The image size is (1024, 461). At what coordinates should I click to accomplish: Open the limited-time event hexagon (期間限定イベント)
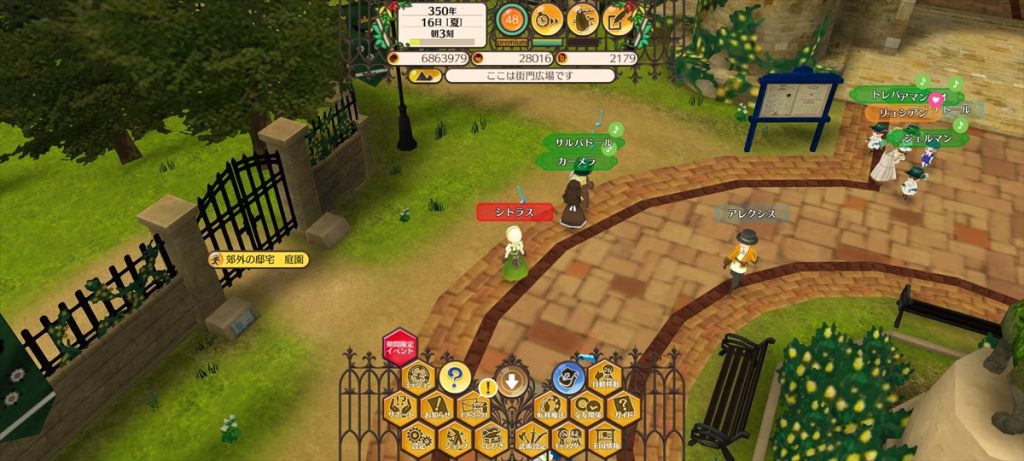tap(400, 348)
